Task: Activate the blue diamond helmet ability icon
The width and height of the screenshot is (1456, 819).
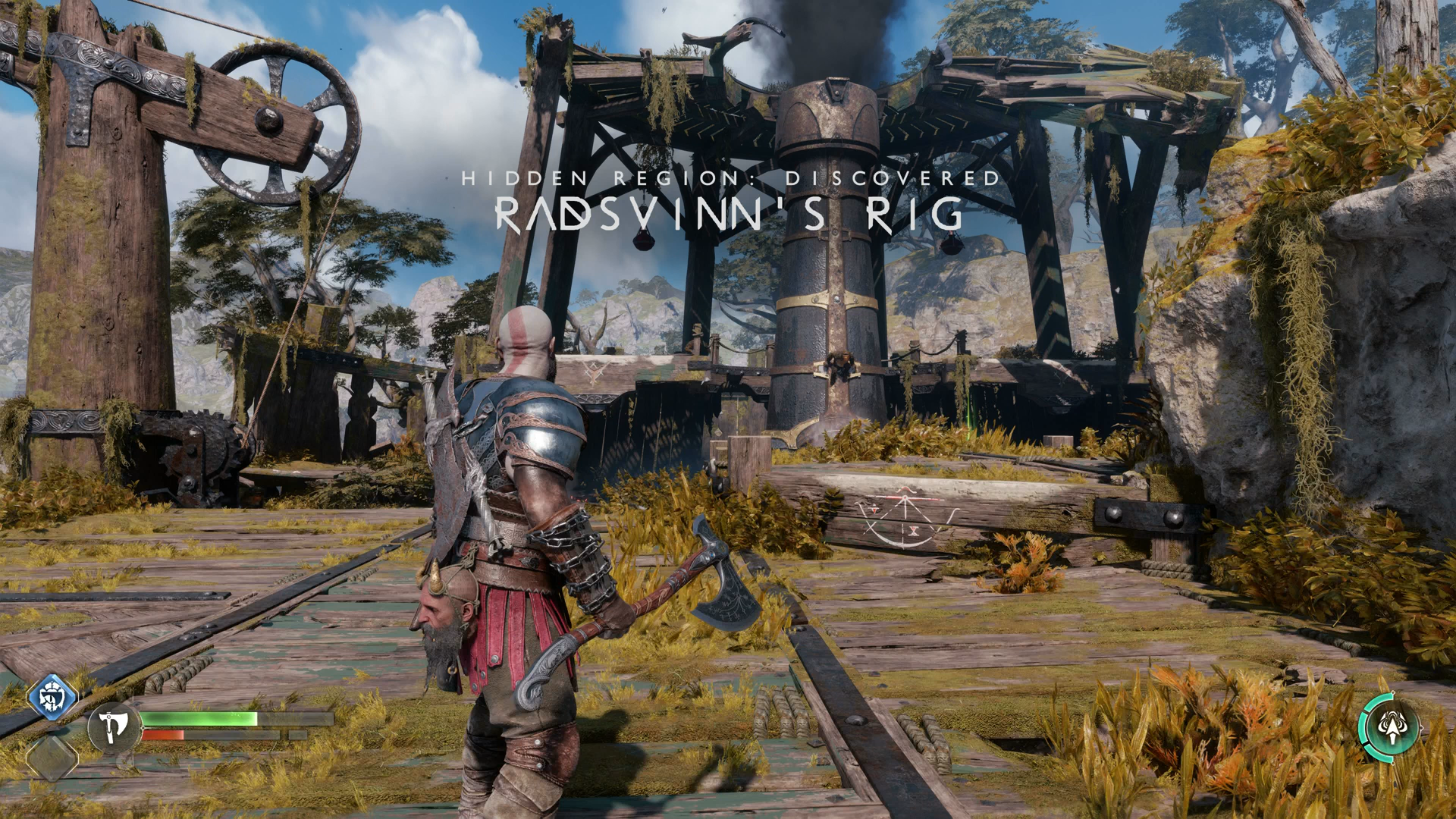Action: coord(52,696)
